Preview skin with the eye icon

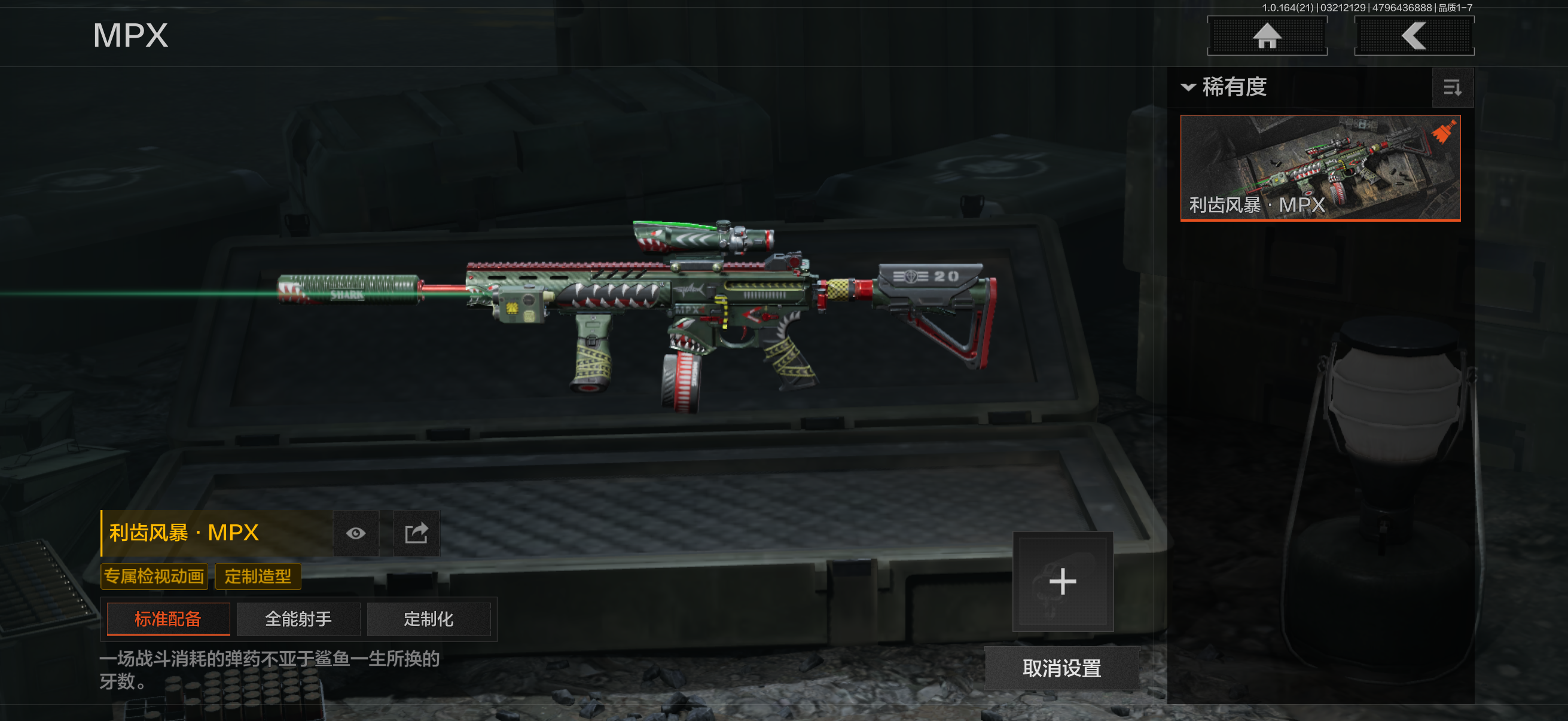click(356, 534)
